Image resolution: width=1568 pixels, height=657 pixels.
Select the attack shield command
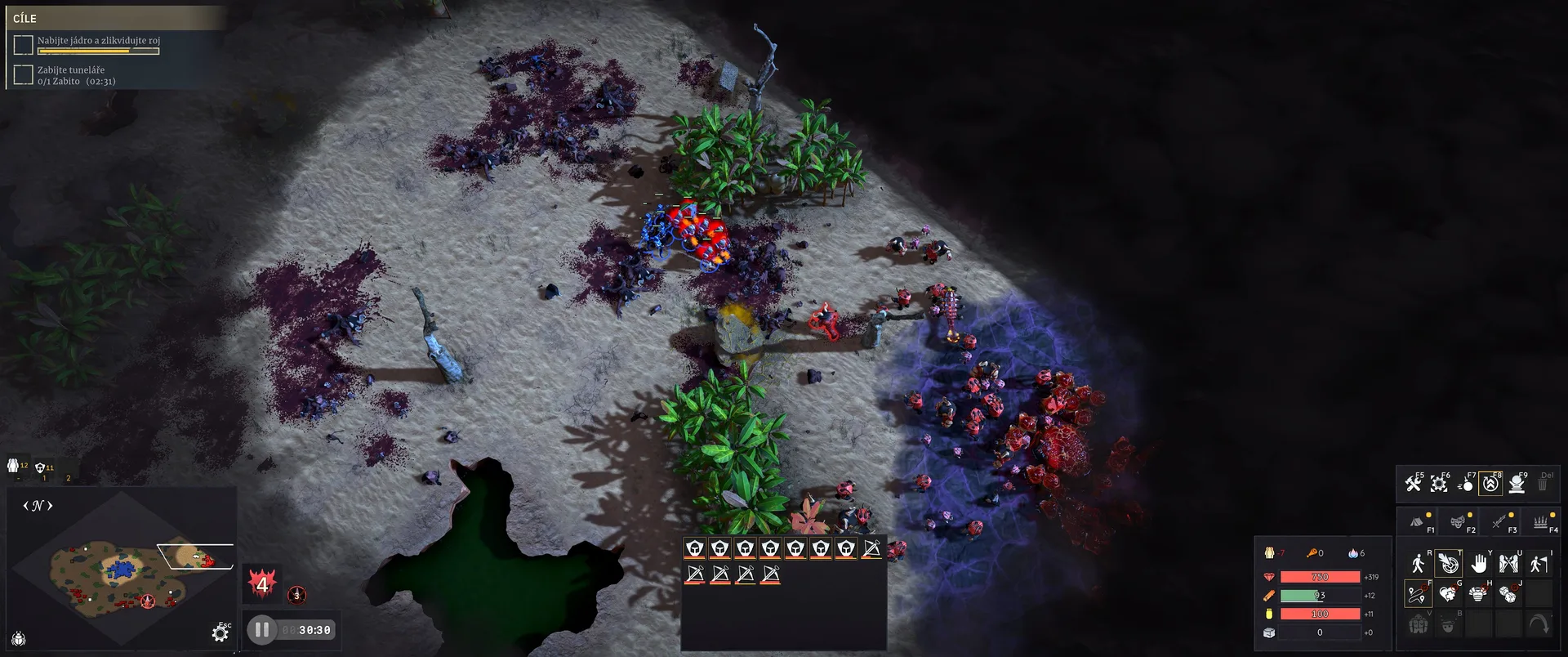1448,564
